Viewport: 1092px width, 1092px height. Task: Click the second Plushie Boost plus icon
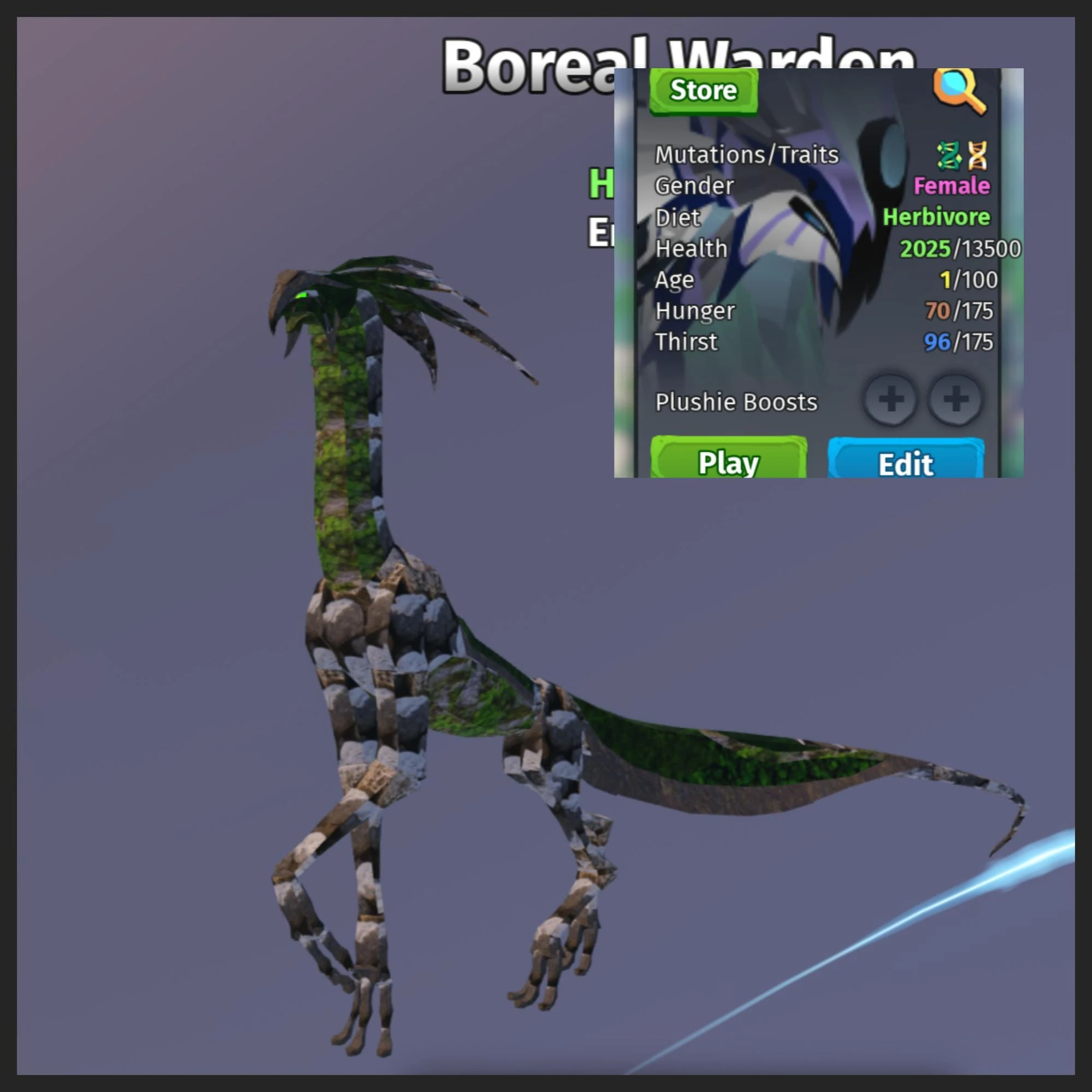(957, 401)
